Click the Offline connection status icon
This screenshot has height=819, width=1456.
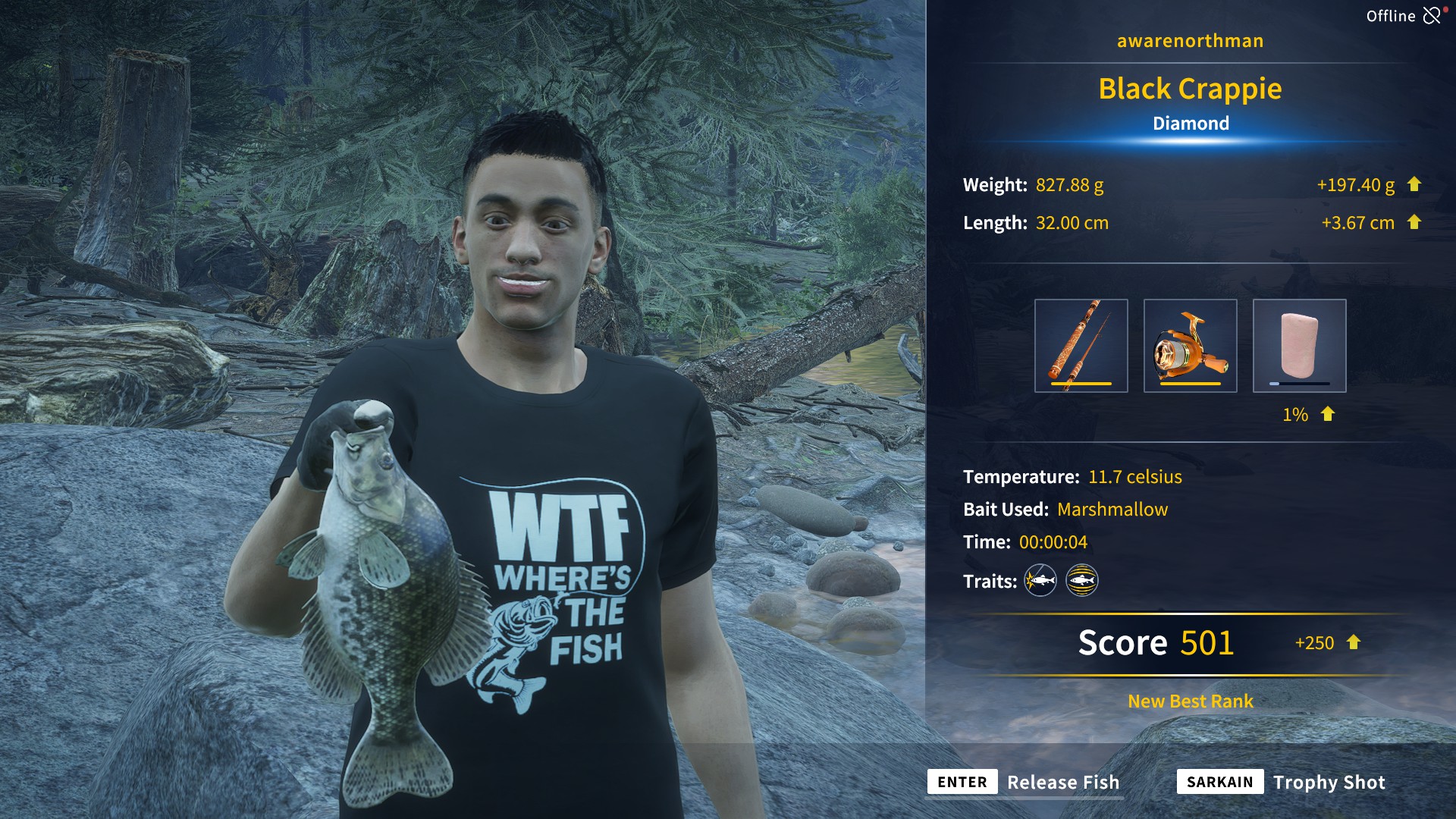[1431, 16]
